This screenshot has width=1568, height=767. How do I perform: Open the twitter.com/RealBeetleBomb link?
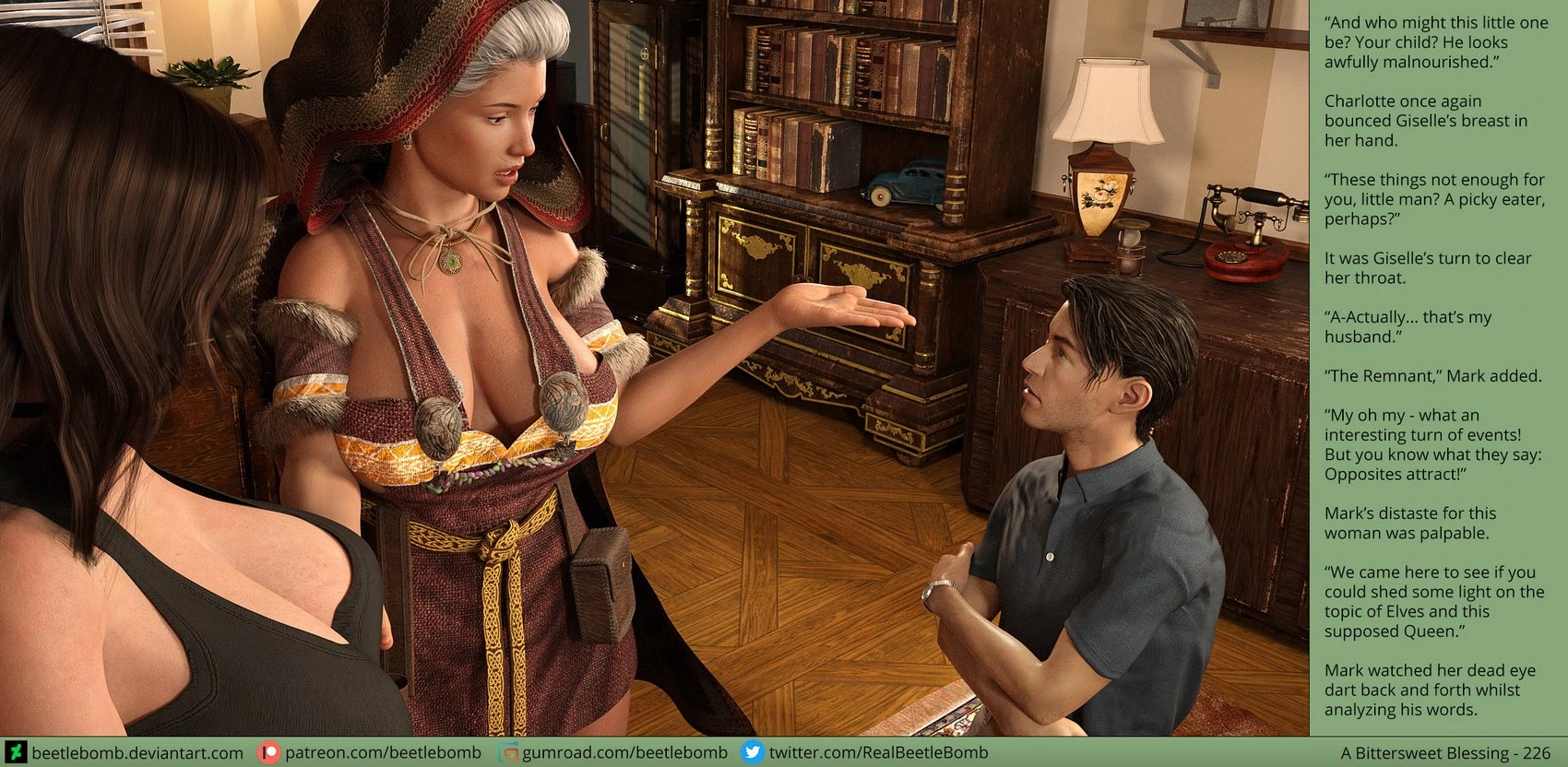(877, 753)
